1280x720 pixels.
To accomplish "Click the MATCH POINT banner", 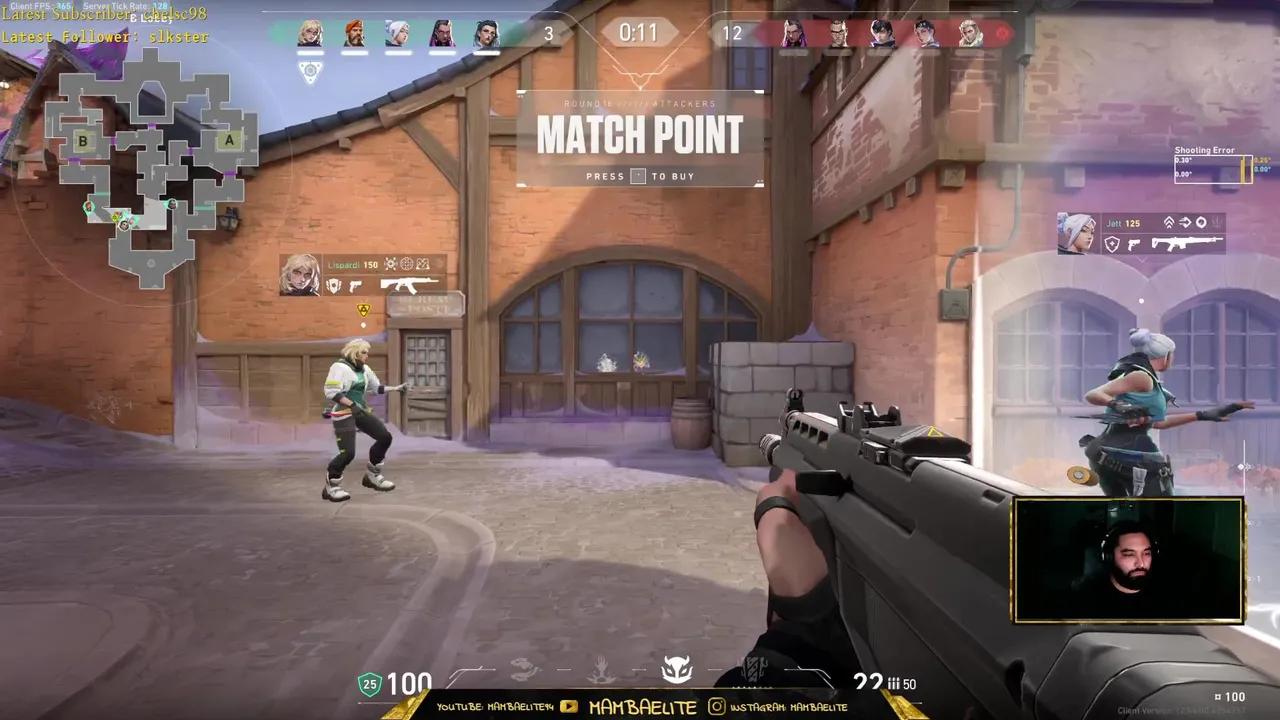I will (x=640, y=135).
